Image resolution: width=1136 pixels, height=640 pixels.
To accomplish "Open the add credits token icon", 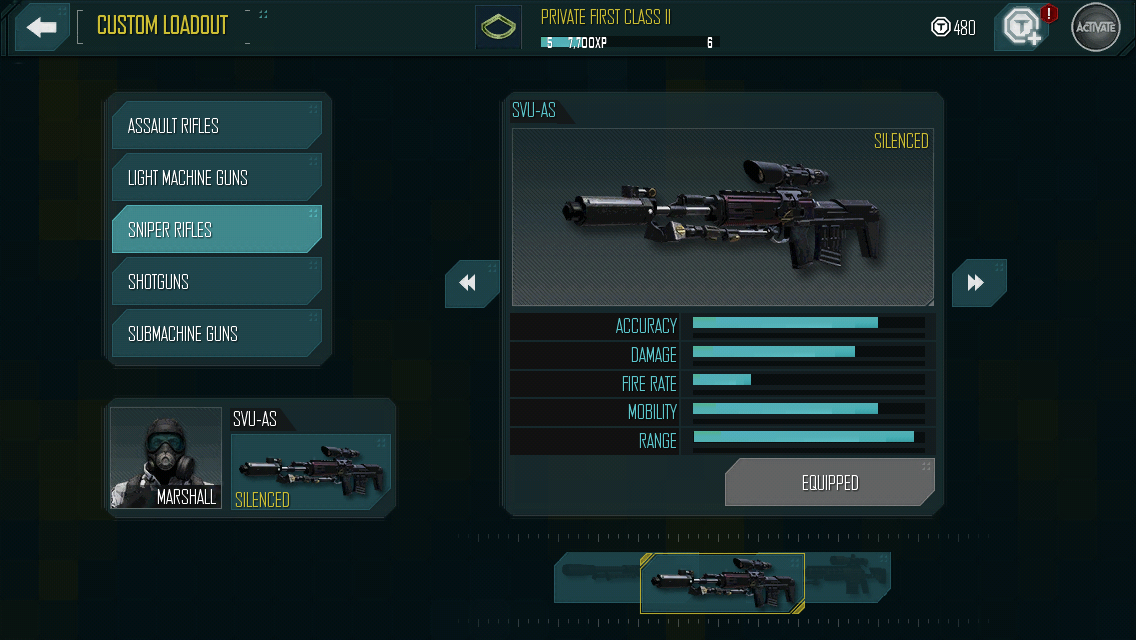I will click(1021, 28).
